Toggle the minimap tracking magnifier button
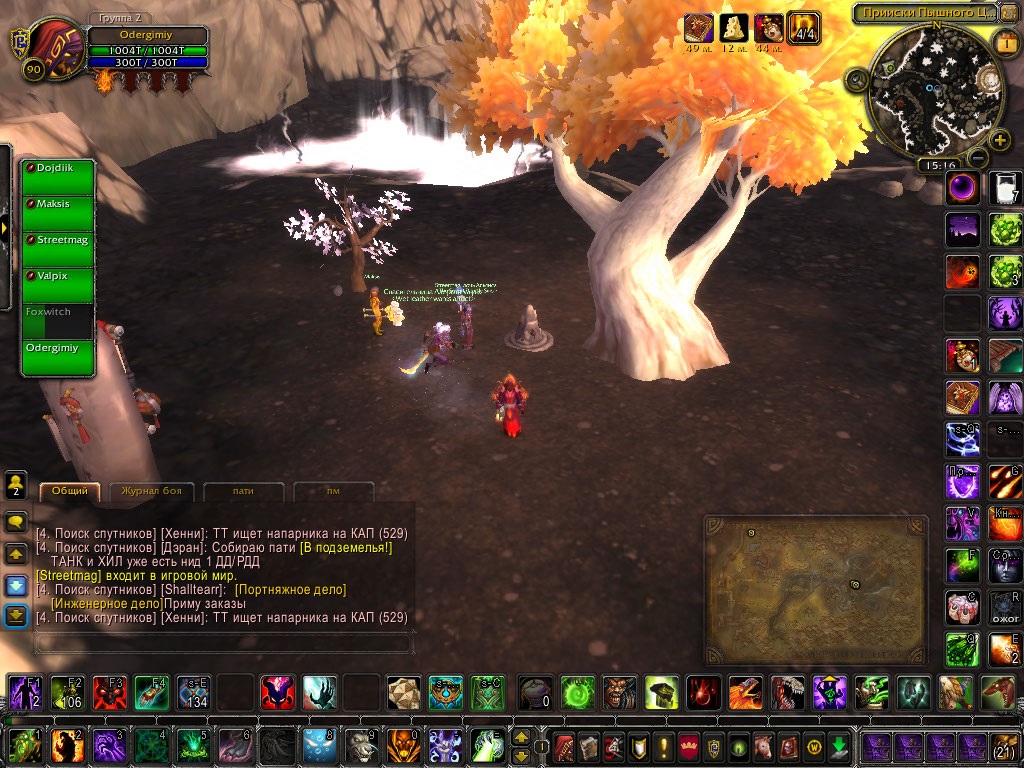The height and width of the screenshot is (768, 1024). tap(857, 80)
